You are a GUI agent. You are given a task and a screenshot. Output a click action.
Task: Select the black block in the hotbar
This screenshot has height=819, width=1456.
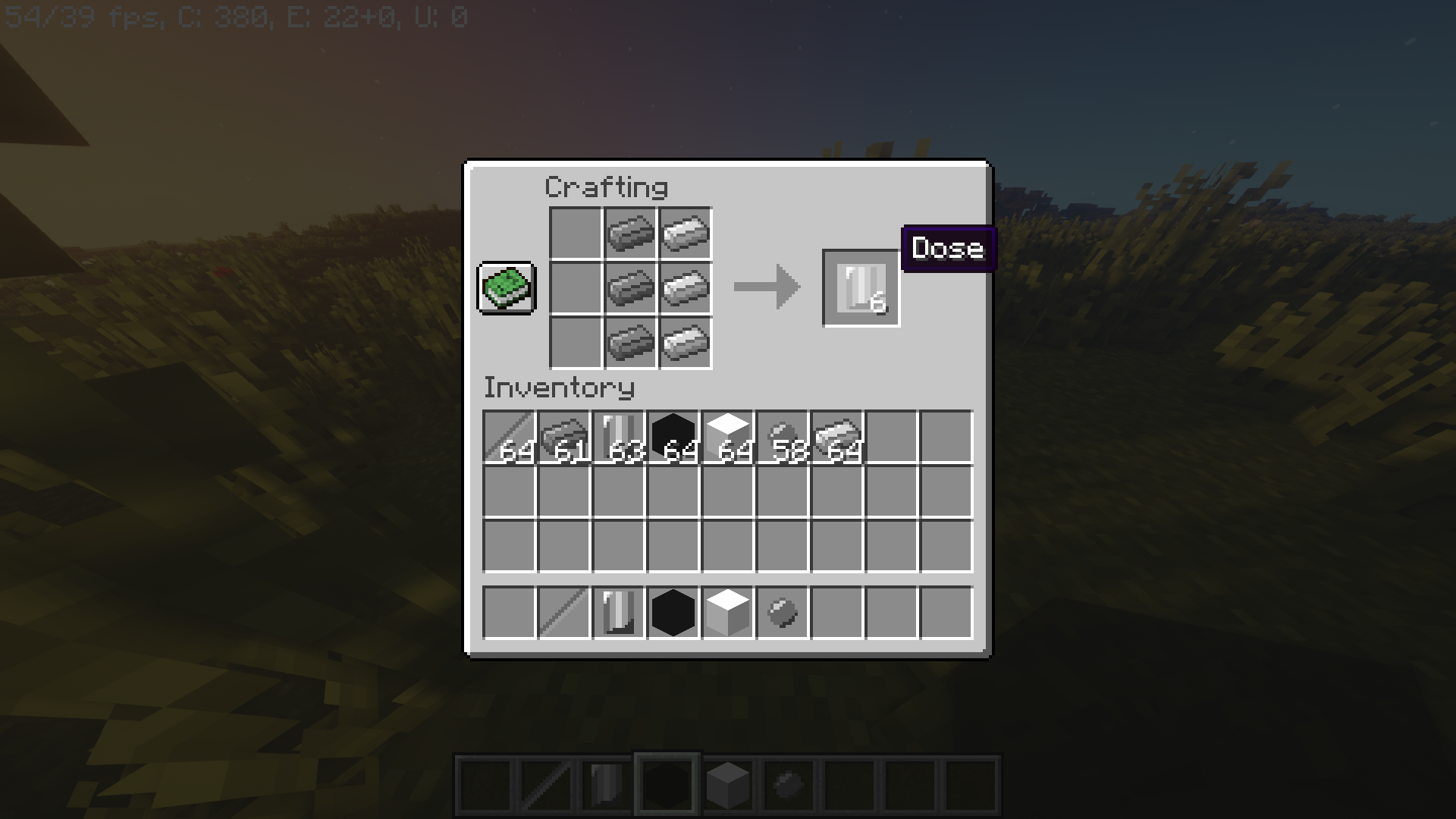coord(672,613)
